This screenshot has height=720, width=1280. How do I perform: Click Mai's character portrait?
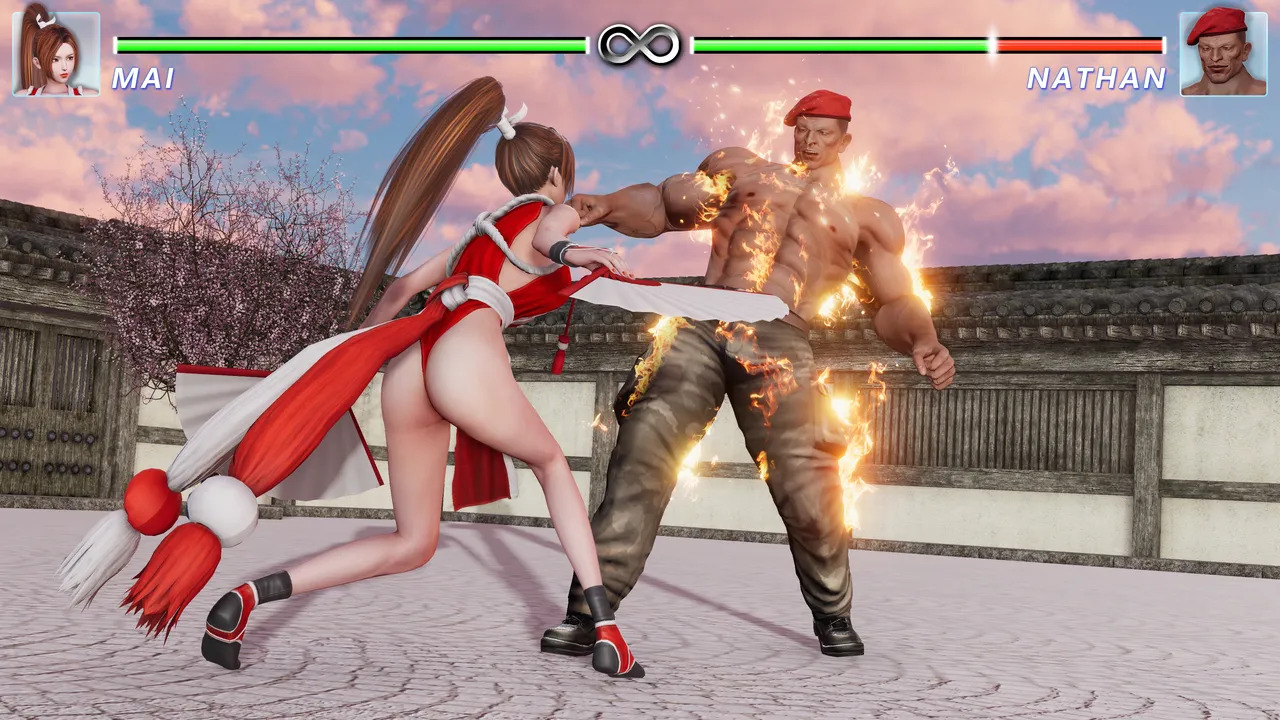pos(56,53)
